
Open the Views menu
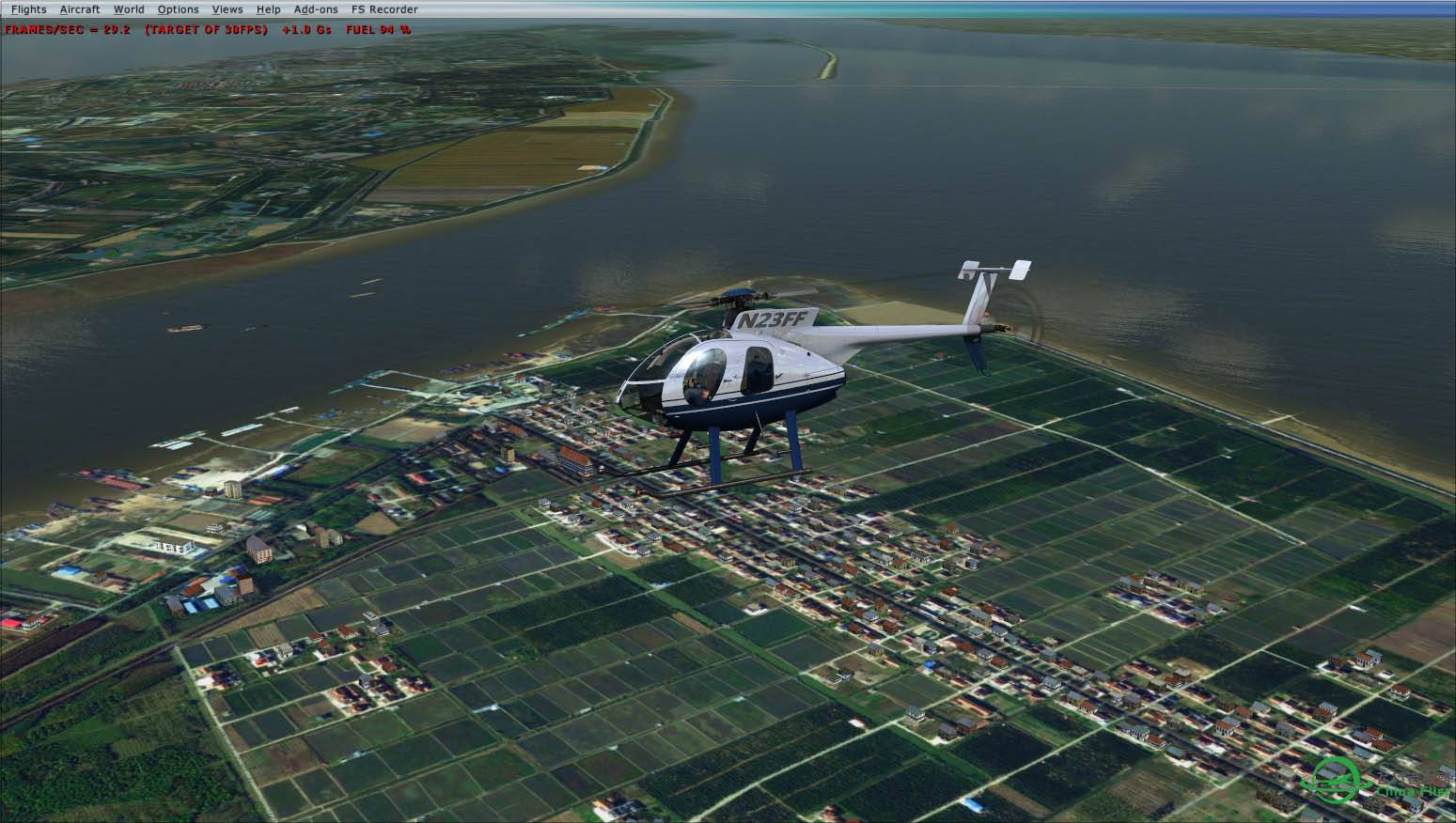(x=227, y=9)
